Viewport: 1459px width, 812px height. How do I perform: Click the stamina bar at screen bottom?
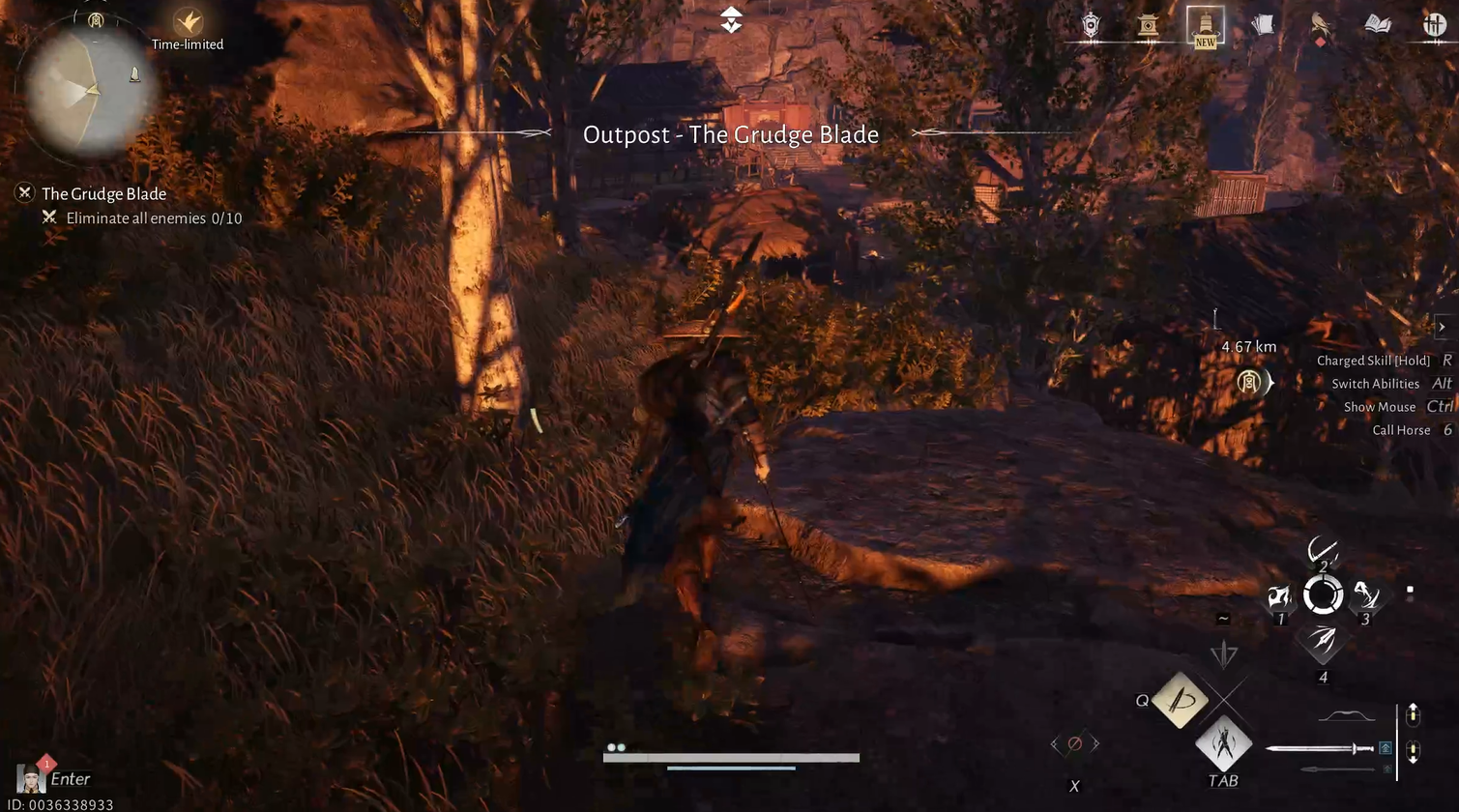(x=730, y=758)
